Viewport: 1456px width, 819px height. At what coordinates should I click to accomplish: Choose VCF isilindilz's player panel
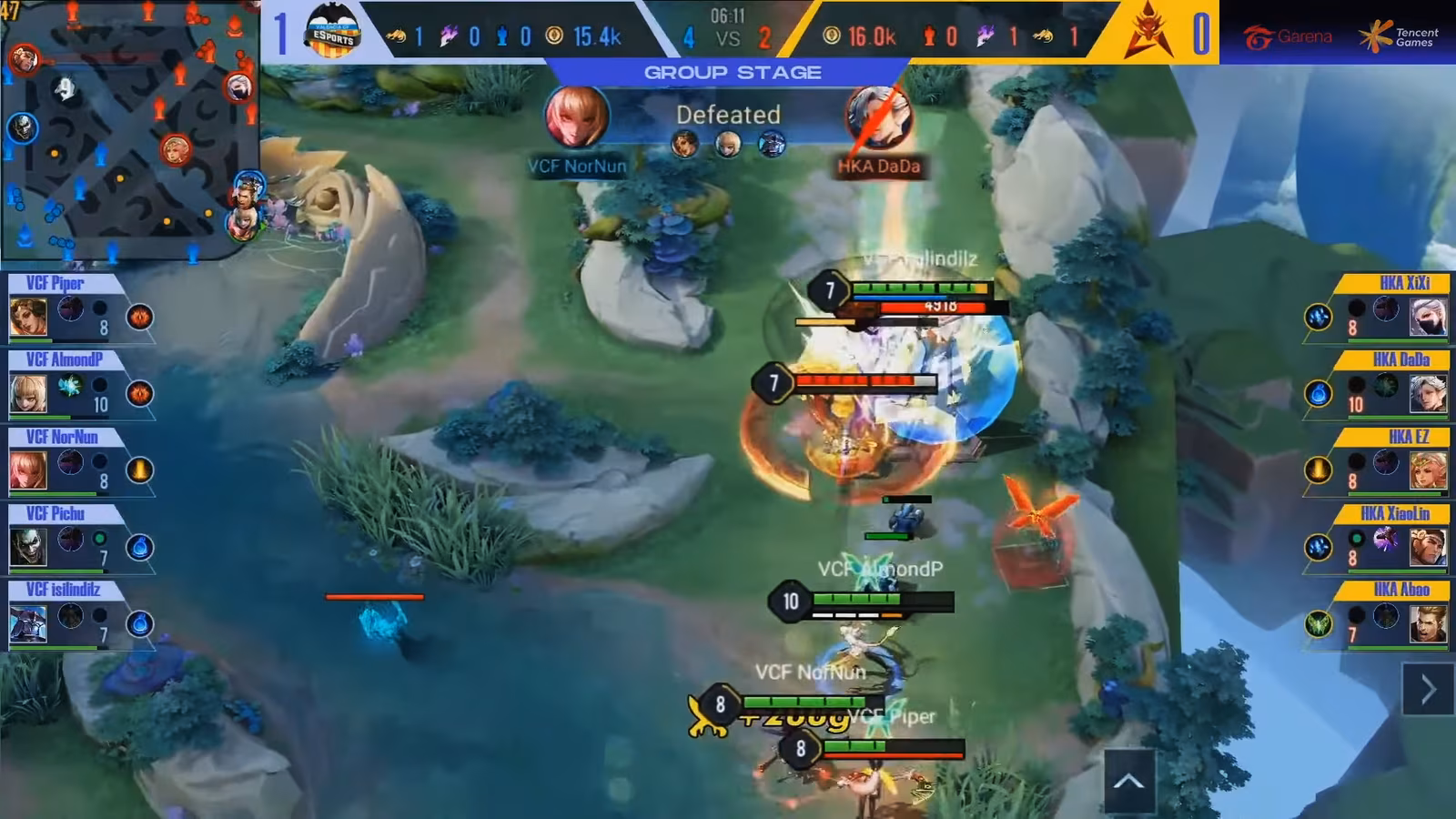coord(82,613)
